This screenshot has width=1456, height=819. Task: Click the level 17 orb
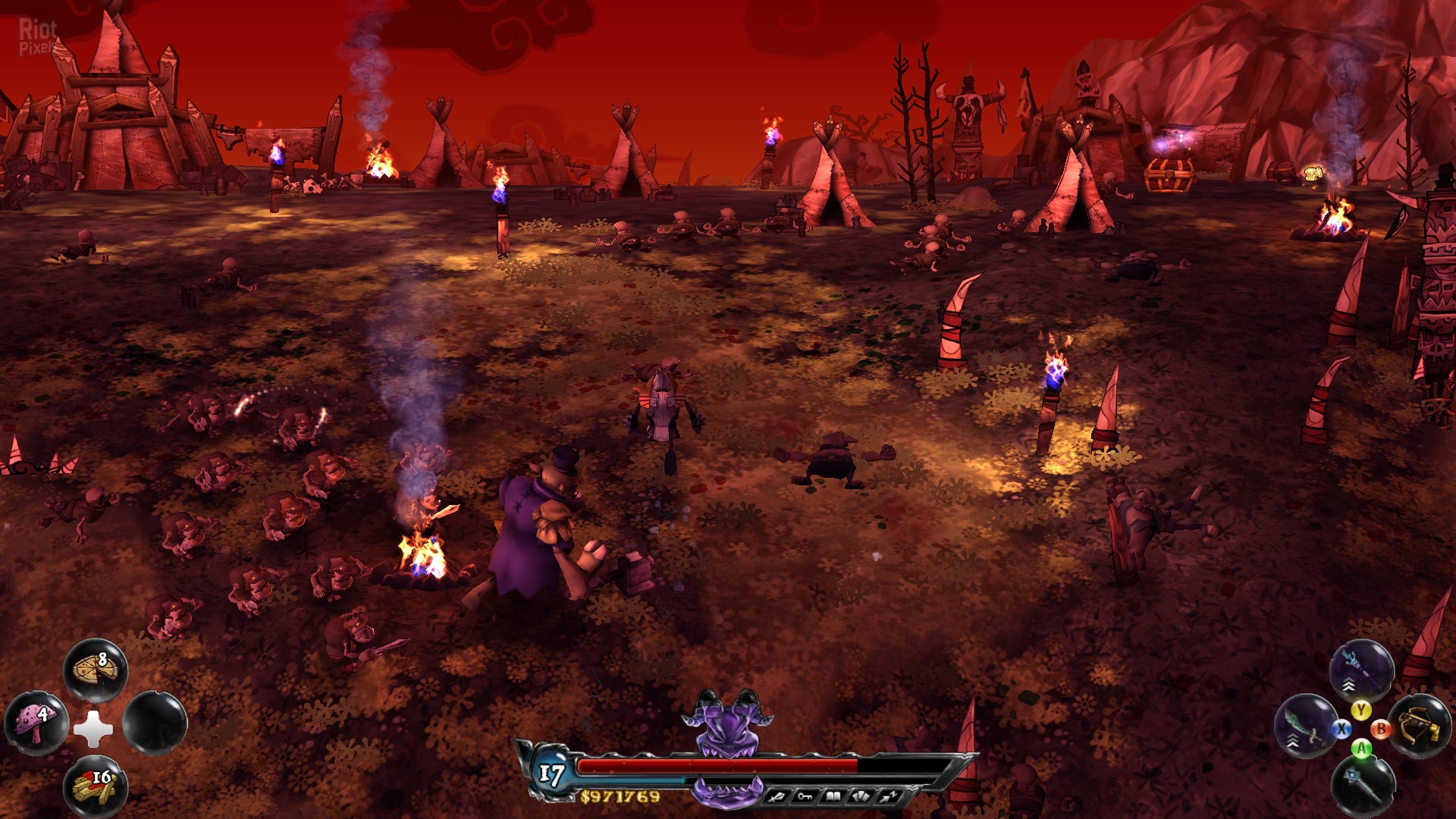click(x=552, y=773)
